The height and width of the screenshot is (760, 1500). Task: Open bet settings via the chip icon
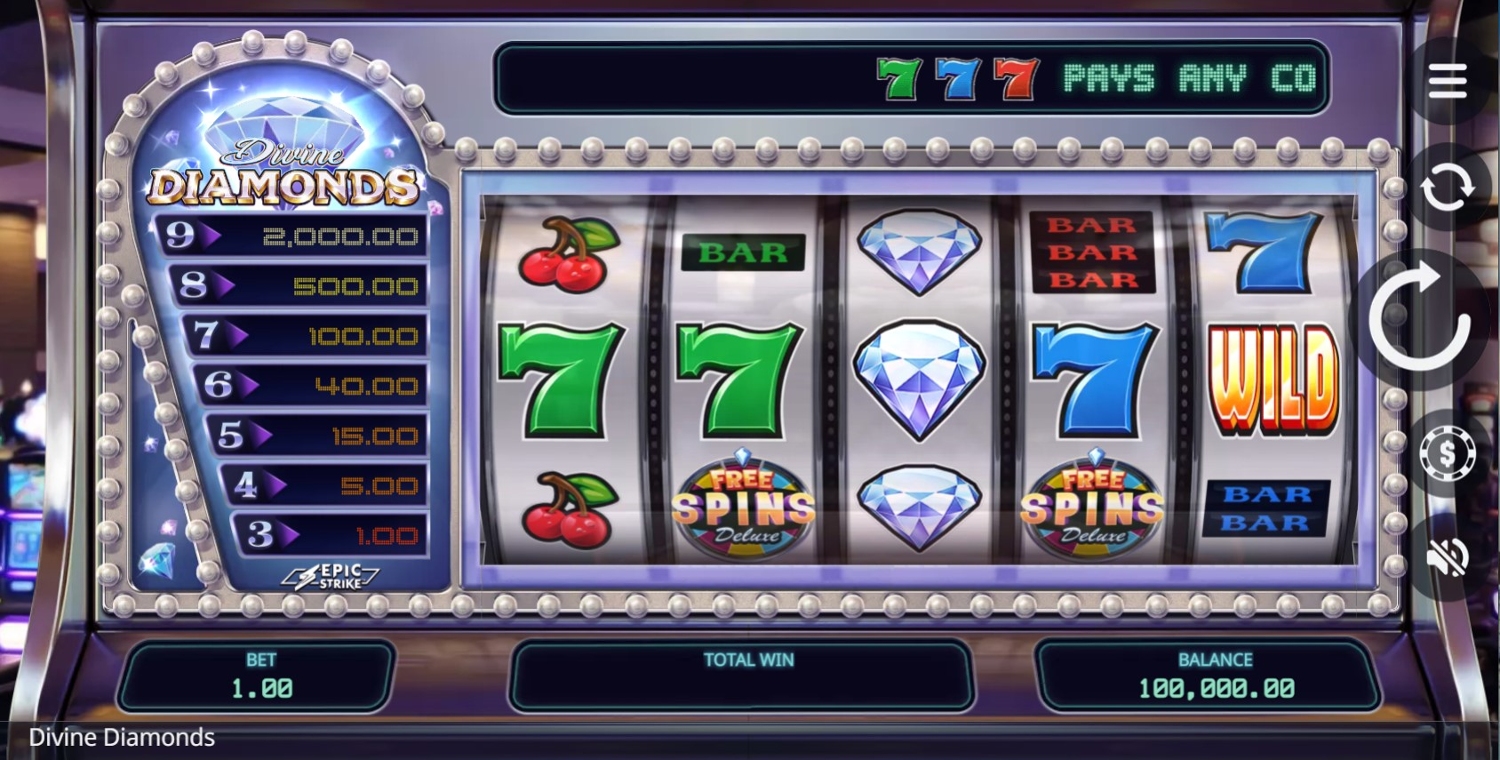point(1447,453)
